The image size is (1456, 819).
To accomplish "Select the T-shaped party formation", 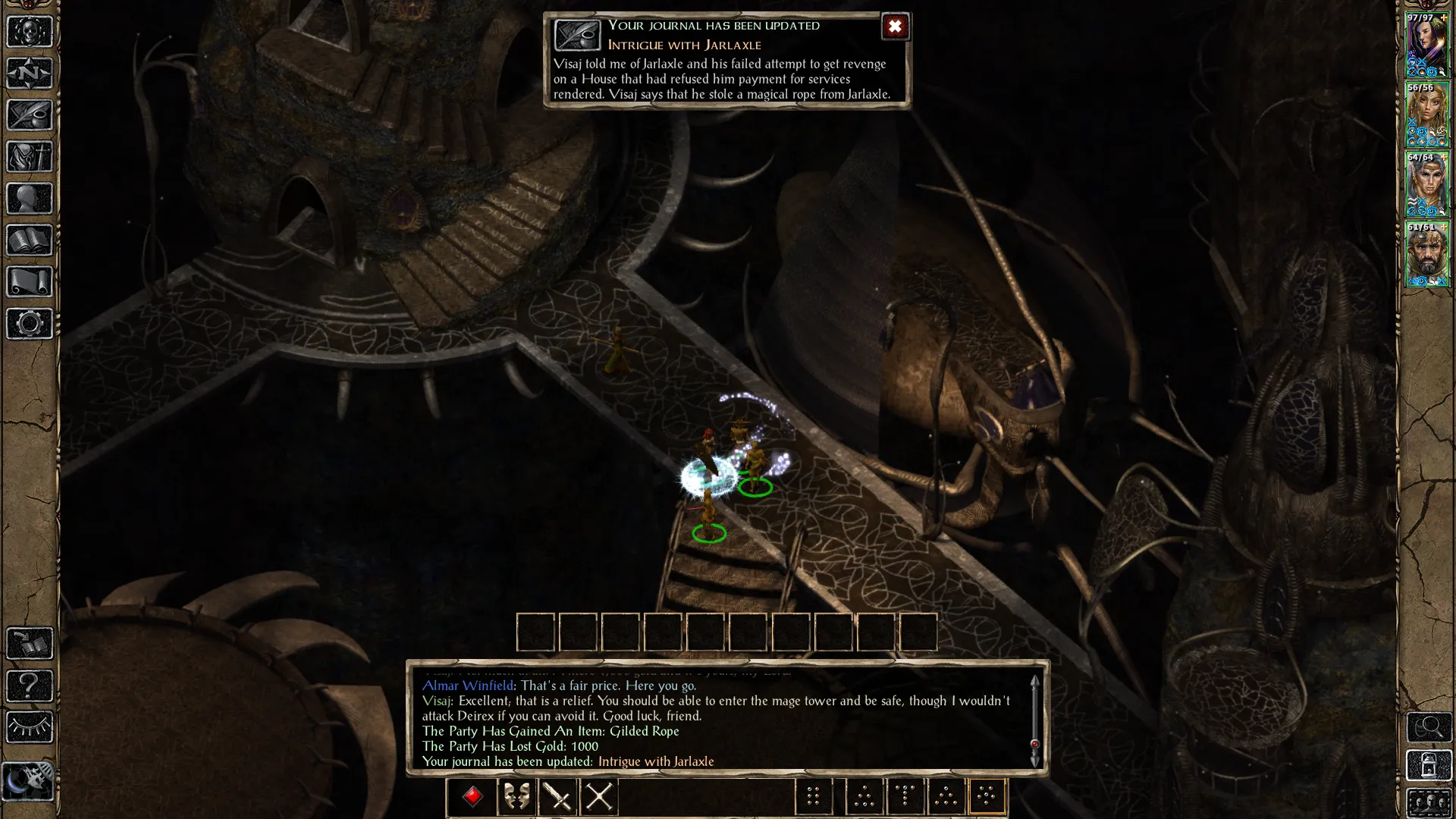I will click(x=905, y=796).
